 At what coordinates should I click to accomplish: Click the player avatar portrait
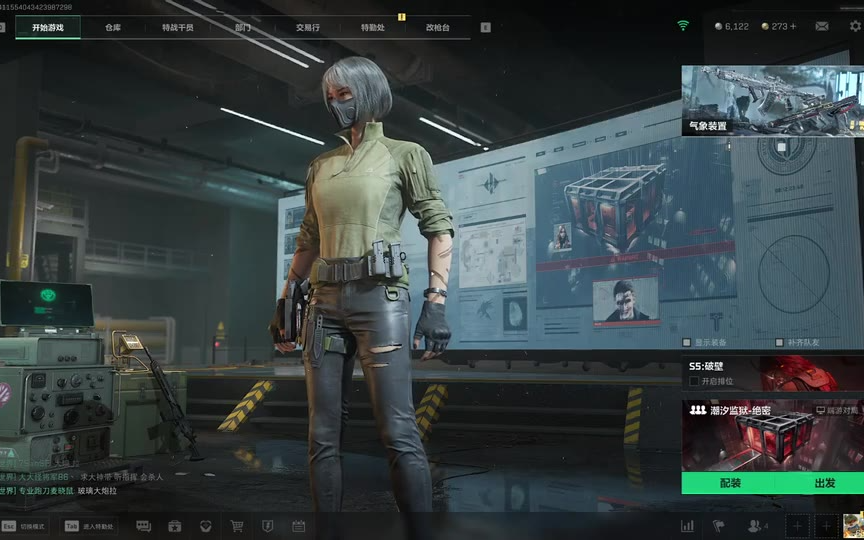click(x=852, y=526)
